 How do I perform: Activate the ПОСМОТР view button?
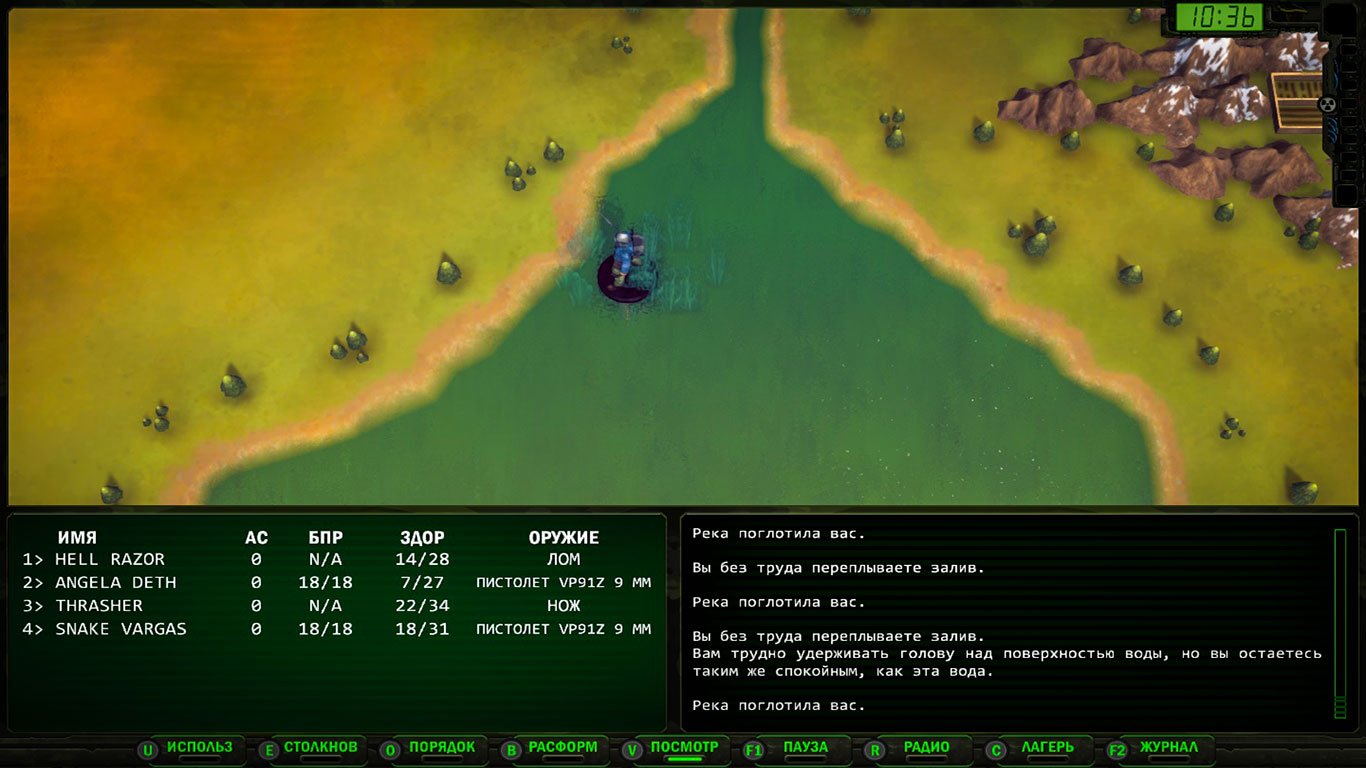click(684, 748)
